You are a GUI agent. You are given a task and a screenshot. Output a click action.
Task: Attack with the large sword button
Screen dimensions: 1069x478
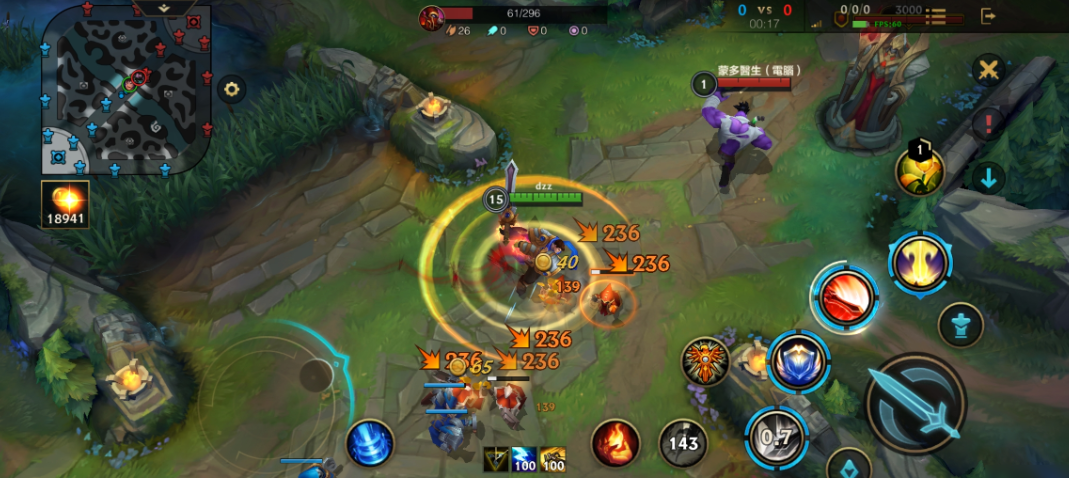[915, 403]
